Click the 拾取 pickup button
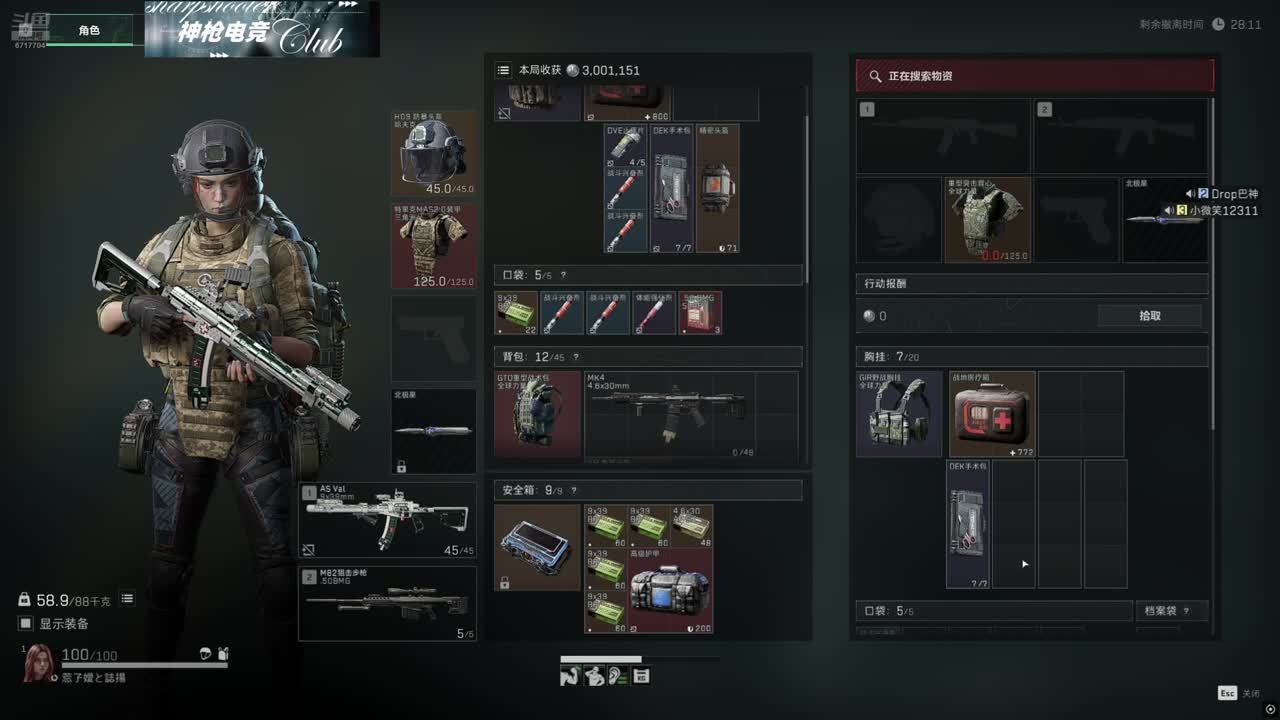The image size is (1280, 720). pyautogui.click(x=1149, y=316)
